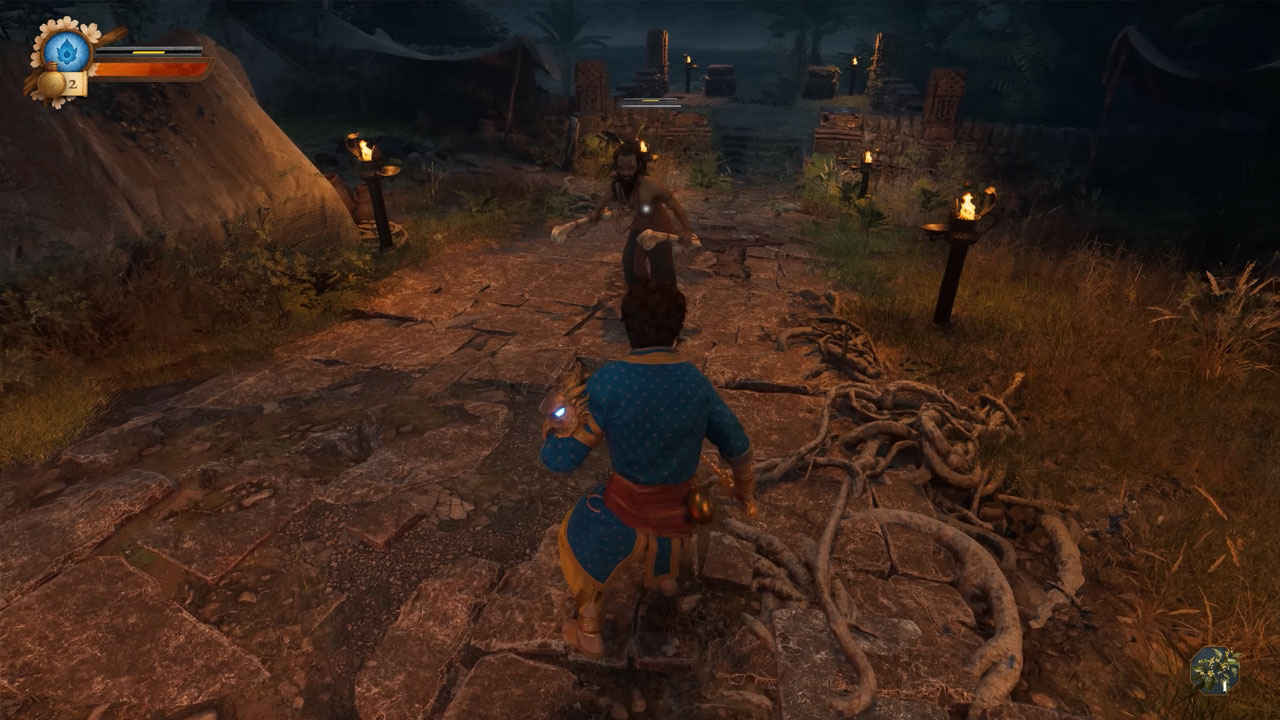This screenshot has height=720, width=1280.
Task: Use the golden healing flask
Action: coord(53,84)
